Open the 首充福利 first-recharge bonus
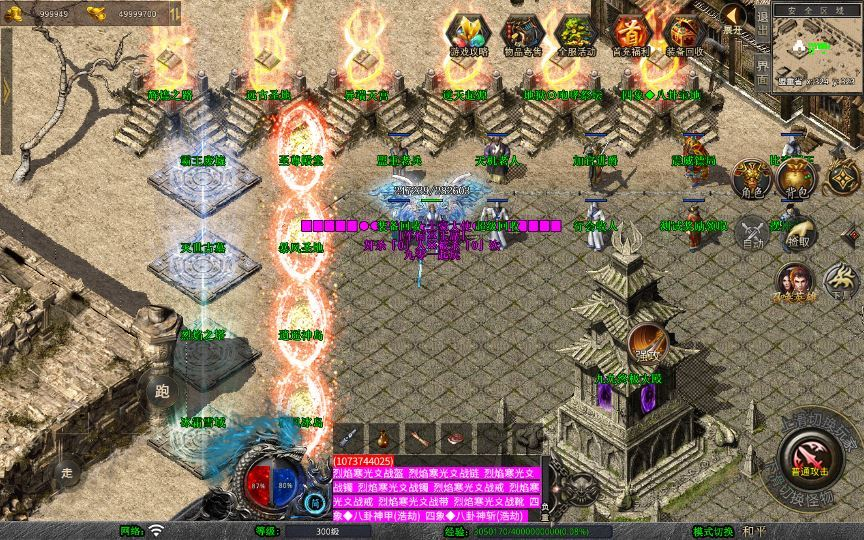 (630, 35)
